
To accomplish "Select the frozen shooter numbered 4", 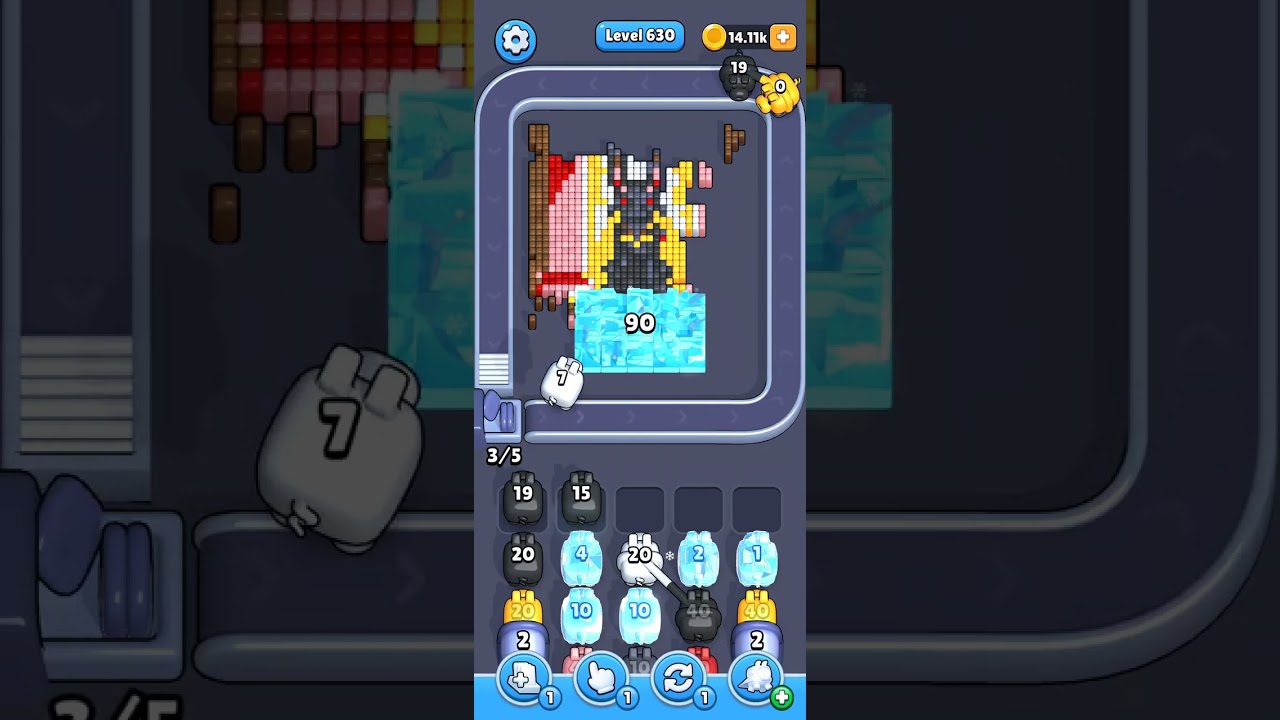I will pyautogui.click(x=581, y=561).
